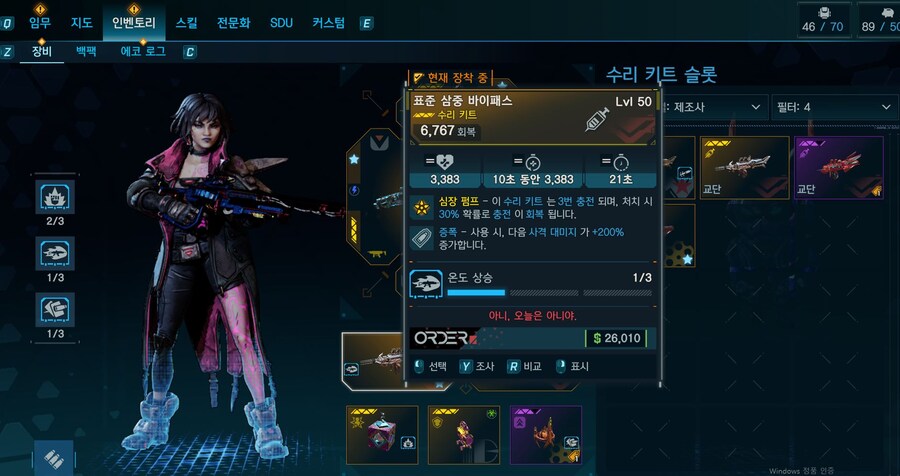900x476 pixels.
Task: Show the 장비 (Equipment) sub-tab
Action: (x=41, y=50)
